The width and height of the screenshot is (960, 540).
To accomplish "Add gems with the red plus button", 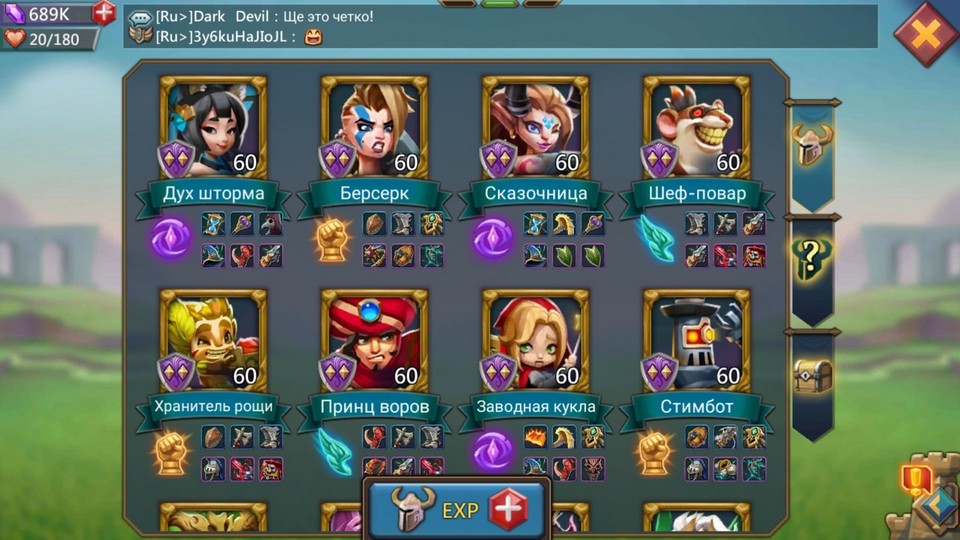I will tap(104, 13).
